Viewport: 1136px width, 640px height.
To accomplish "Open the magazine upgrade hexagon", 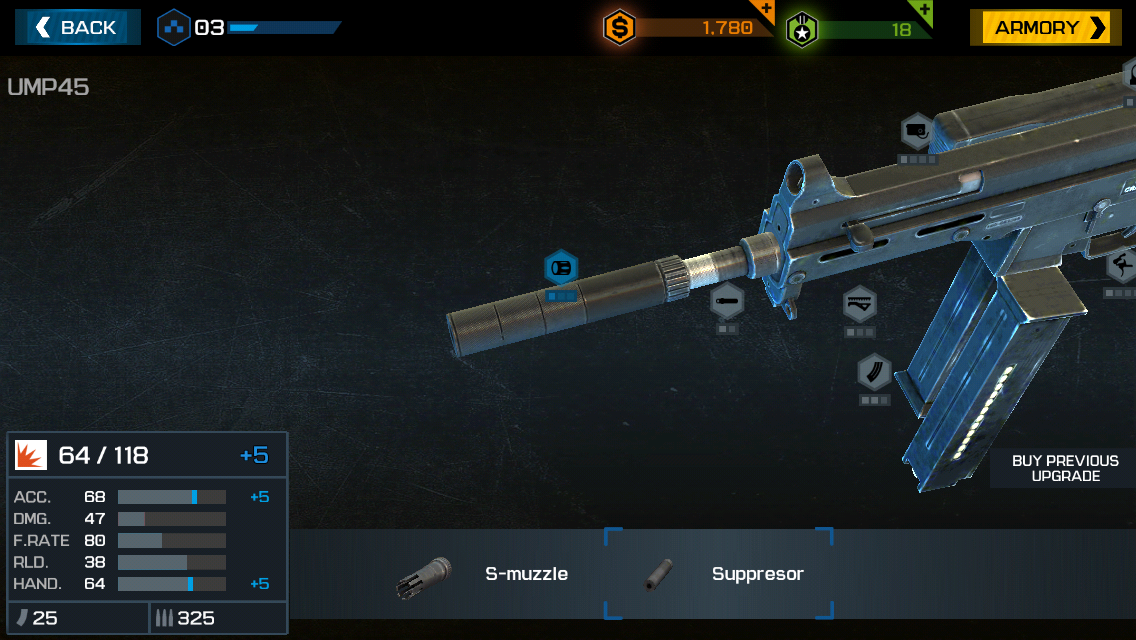I will 874,372.
